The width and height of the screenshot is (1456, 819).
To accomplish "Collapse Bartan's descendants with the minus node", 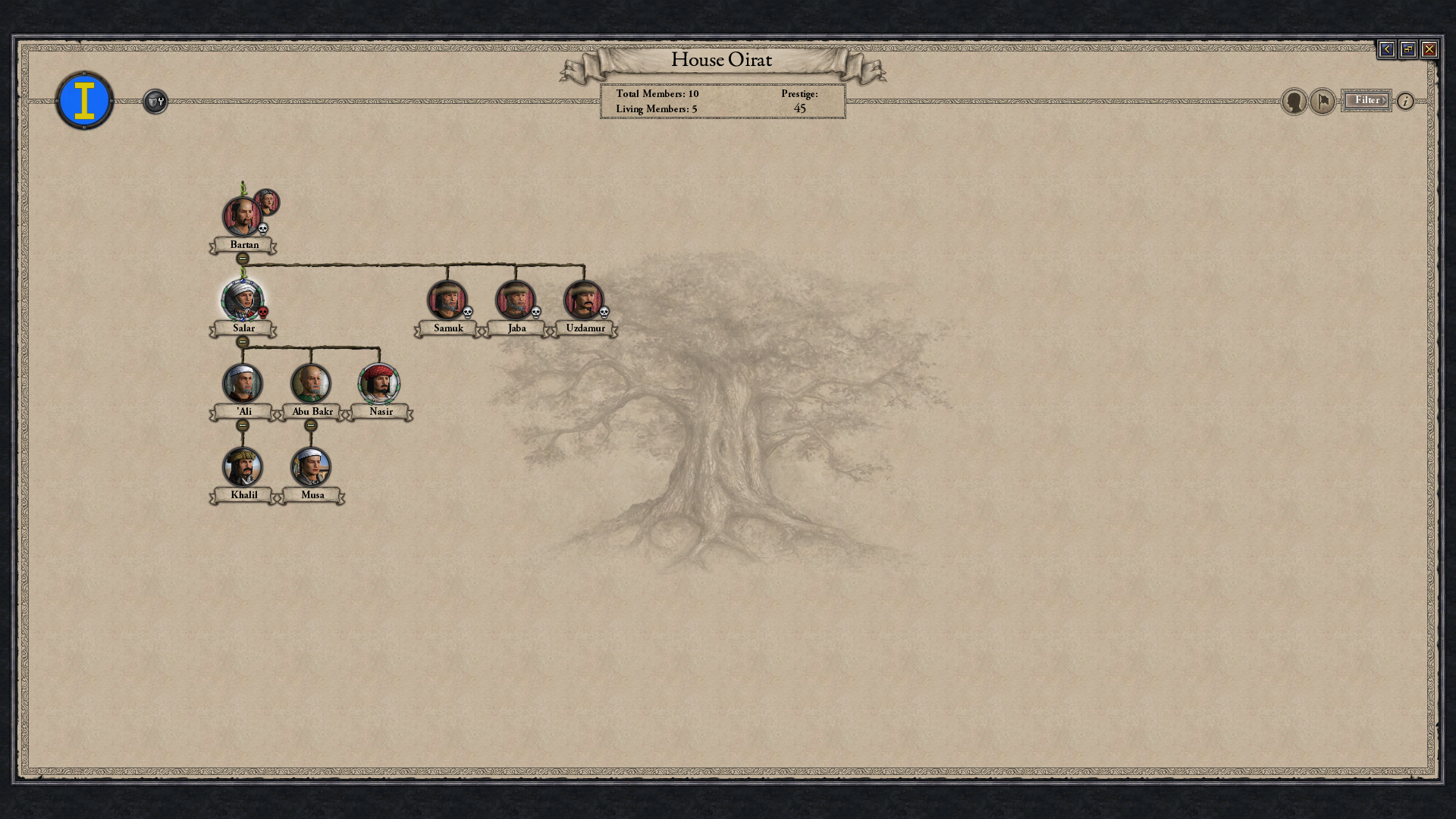I will pos(242,258).
